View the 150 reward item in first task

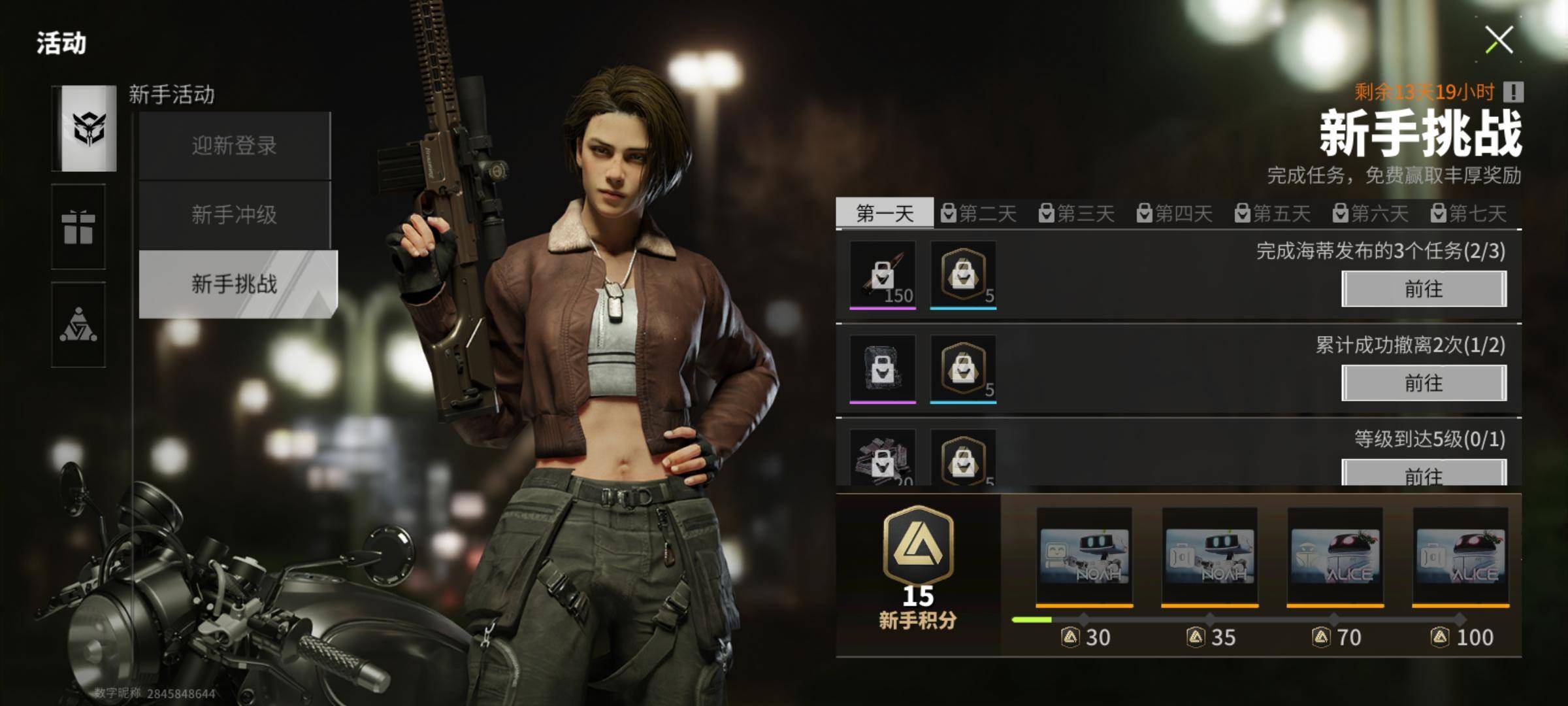[x=882, y=275]
